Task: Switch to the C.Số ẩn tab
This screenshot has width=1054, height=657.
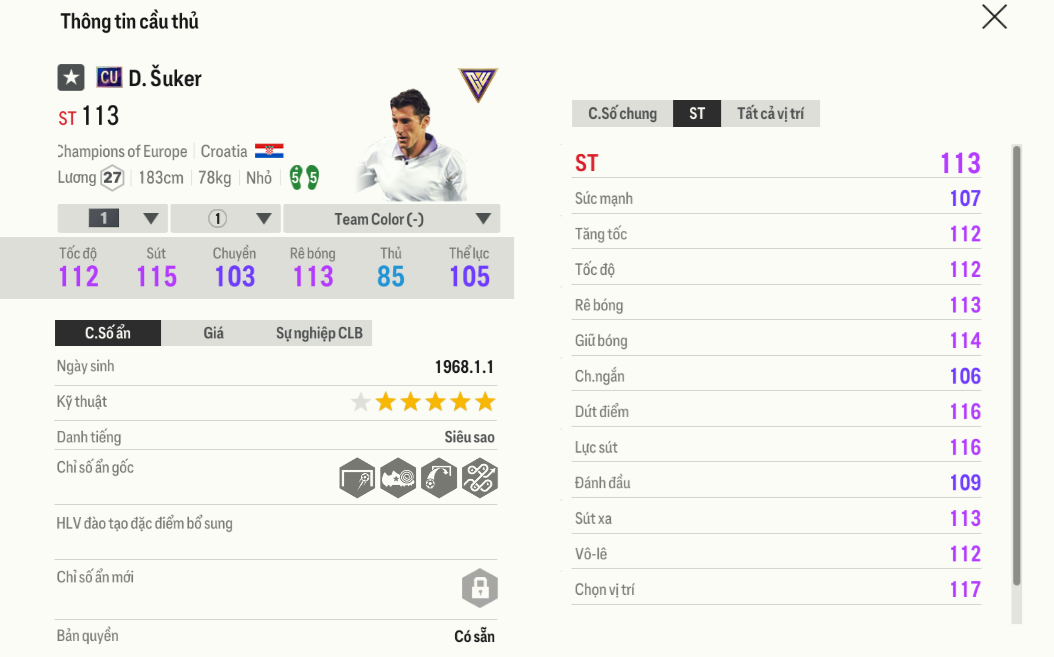Action: pyautogui.click(x=108, y=333)
